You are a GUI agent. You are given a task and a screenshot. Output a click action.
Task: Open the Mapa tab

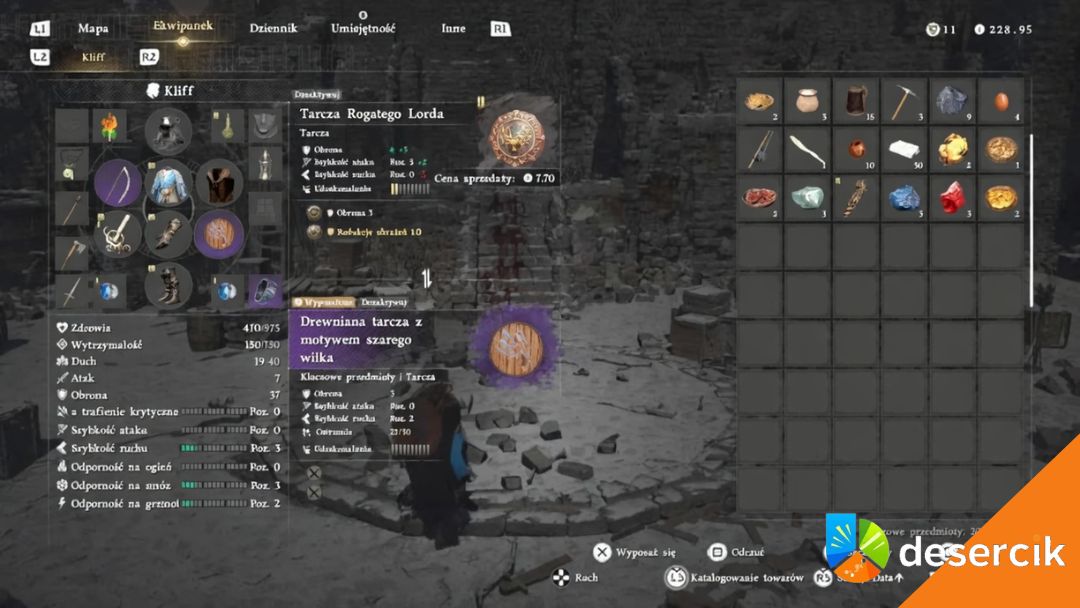click(x=93, y=28)
